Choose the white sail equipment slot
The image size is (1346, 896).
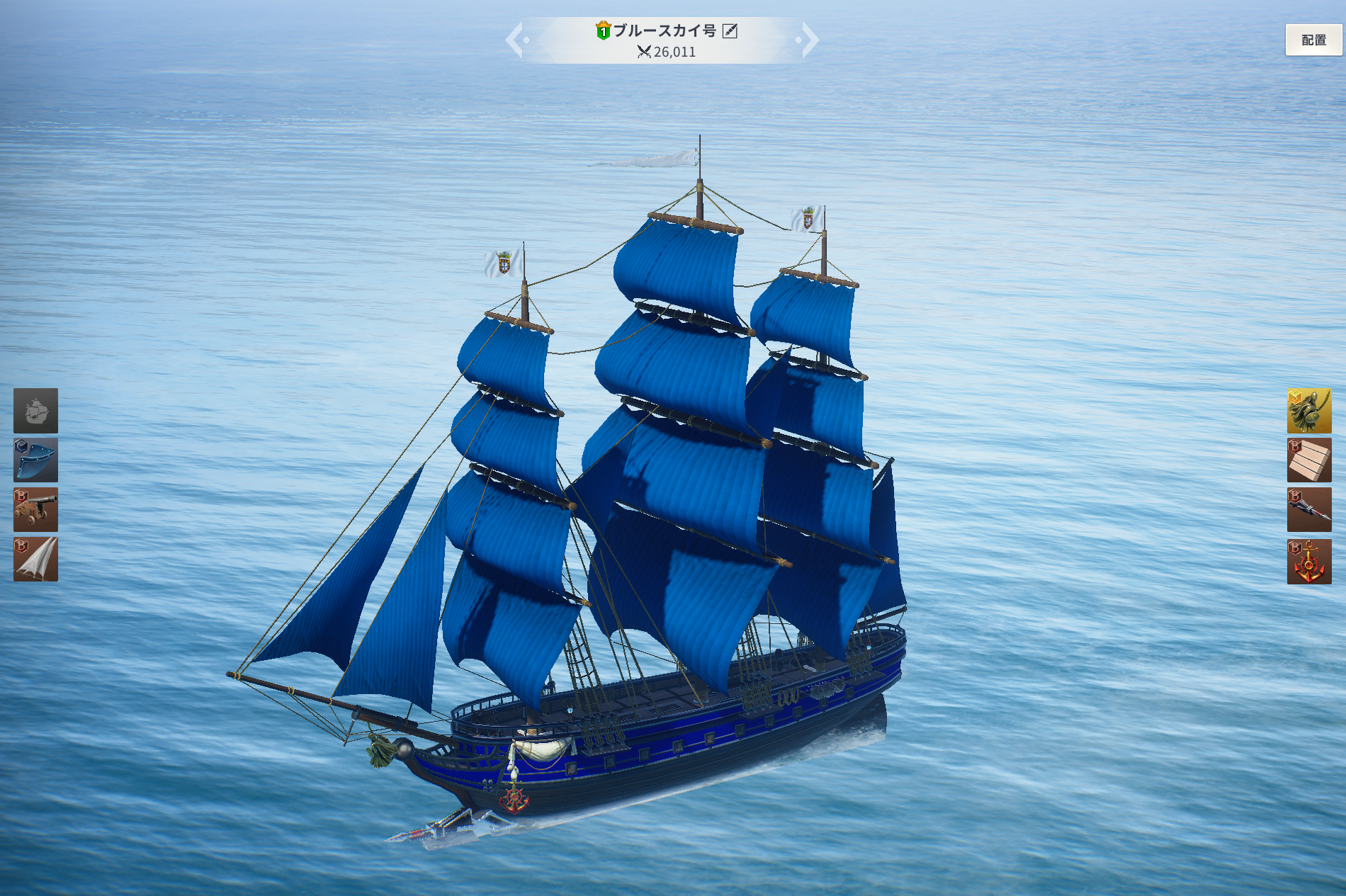[35, 560]
